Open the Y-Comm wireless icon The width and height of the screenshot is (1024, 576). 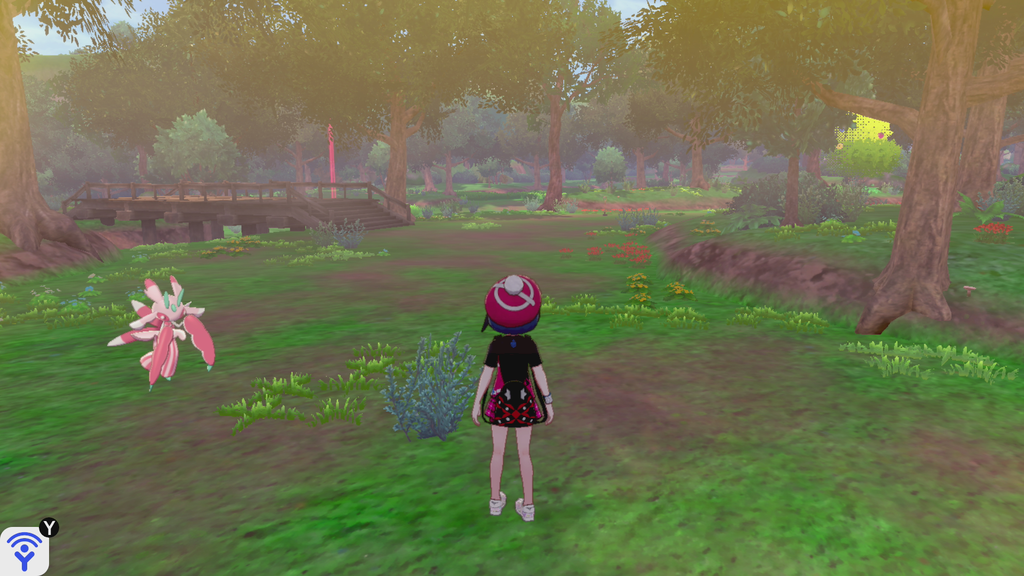(x=24, y=551)
